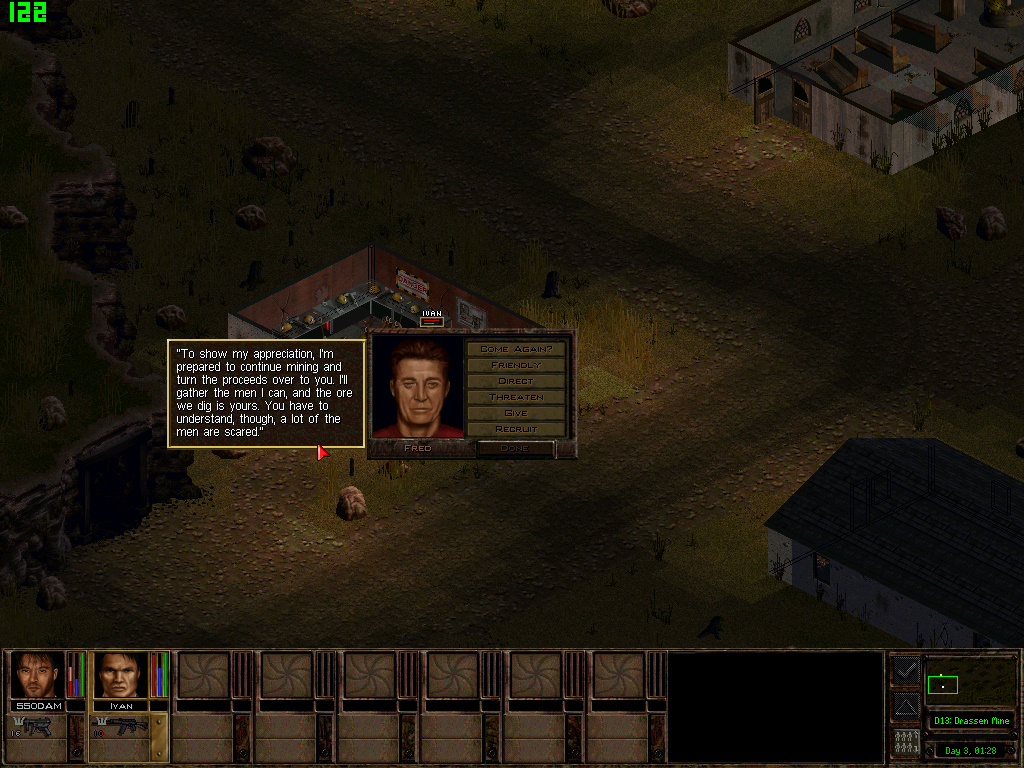The image size is (1024, 768).
Task: Choose the "Come Again?" dialogue option
Action: [x=516, y=349]
